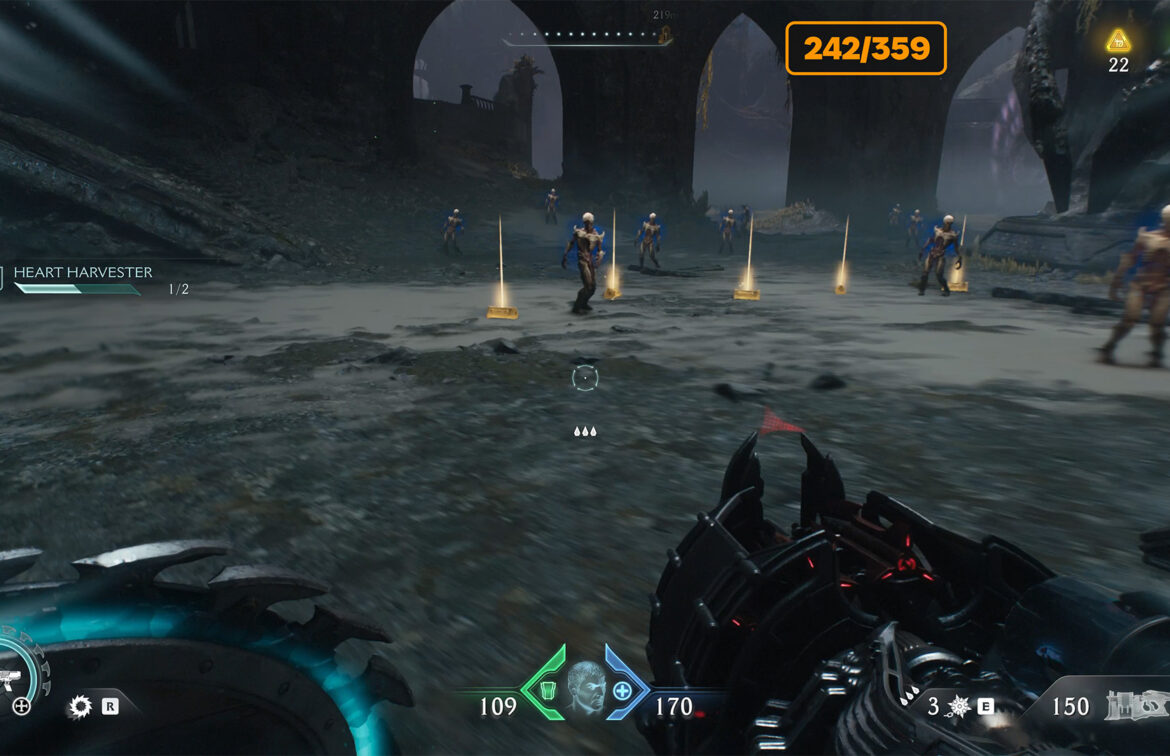Select the Slayer face portrait
Screen dimensions: 1170x756
[x=585, y=689]
